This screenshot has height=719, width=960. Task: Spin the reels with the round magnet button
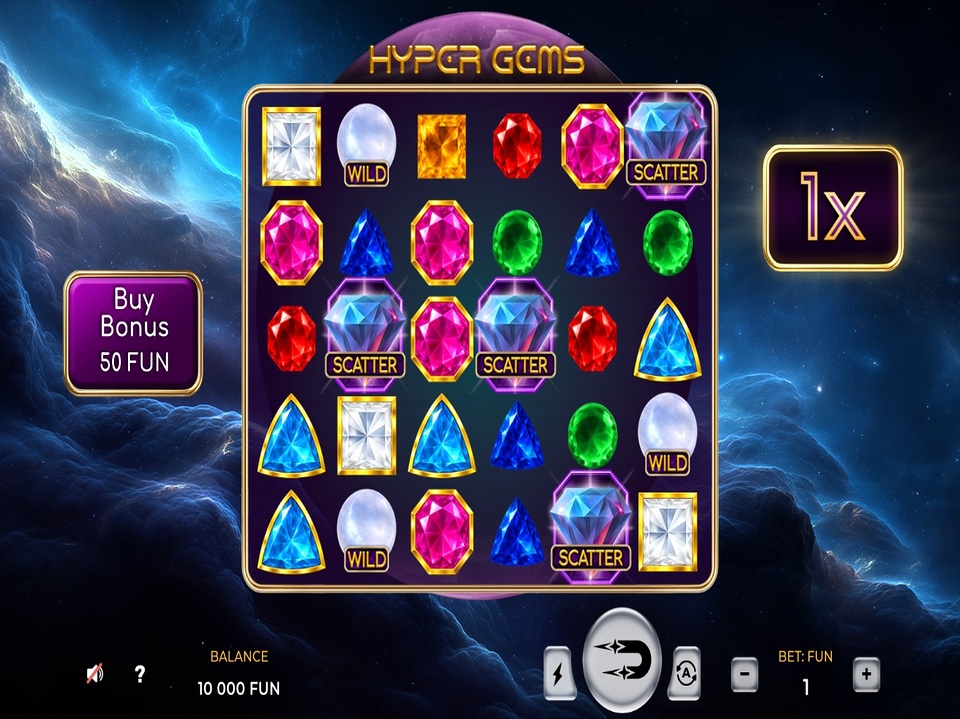coord(622,661)
